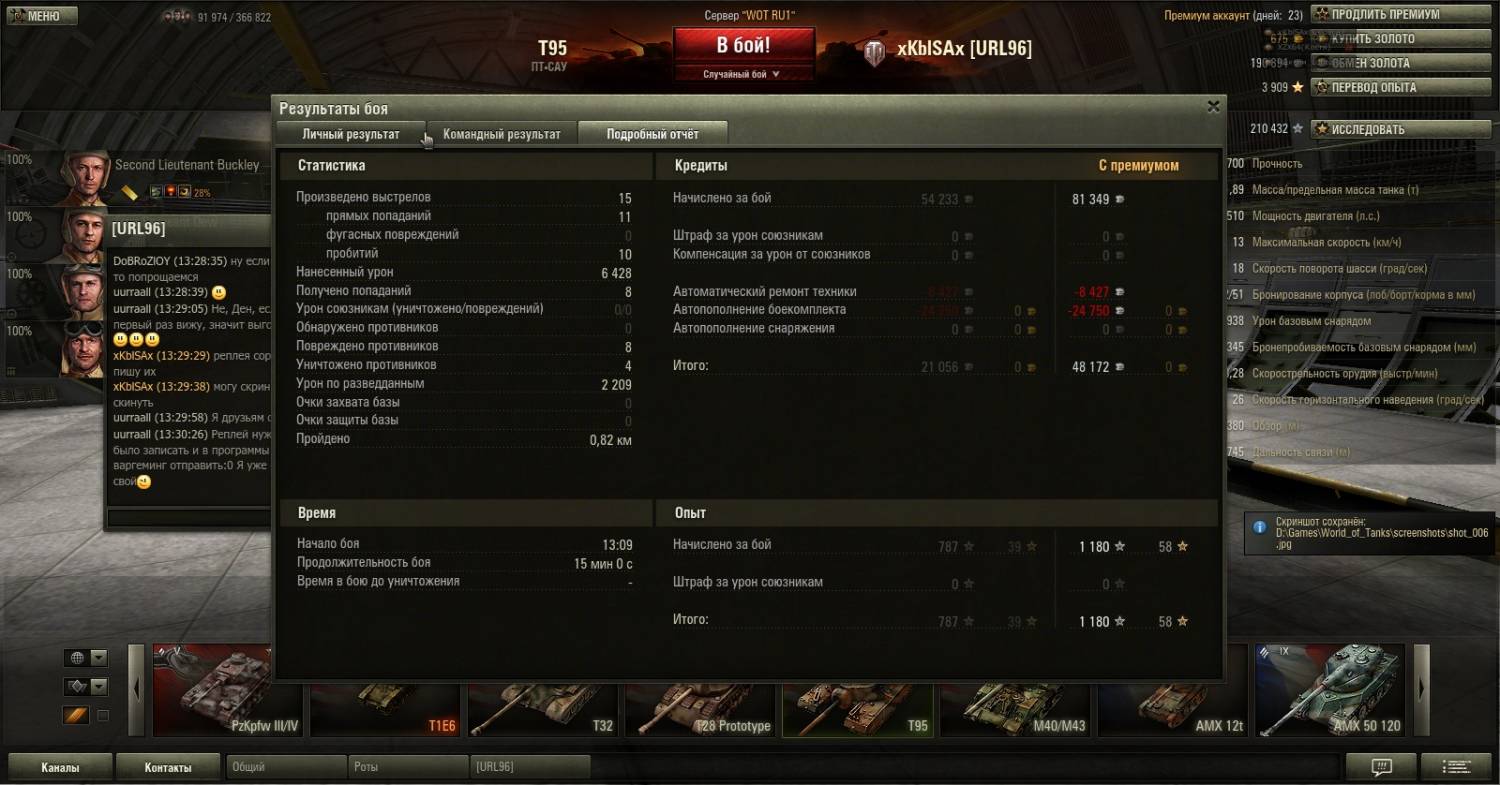
Task: Start battle with В бой! button
Action: click(x=743, y=46)
